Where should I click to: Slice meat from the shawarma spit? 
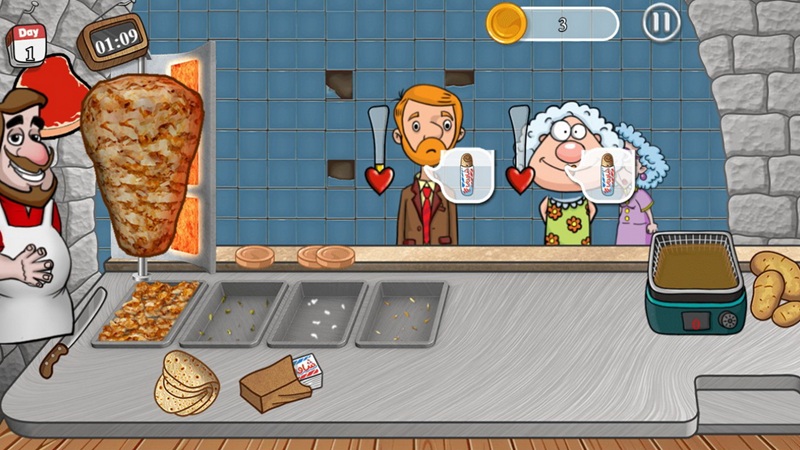click(145, 165)
